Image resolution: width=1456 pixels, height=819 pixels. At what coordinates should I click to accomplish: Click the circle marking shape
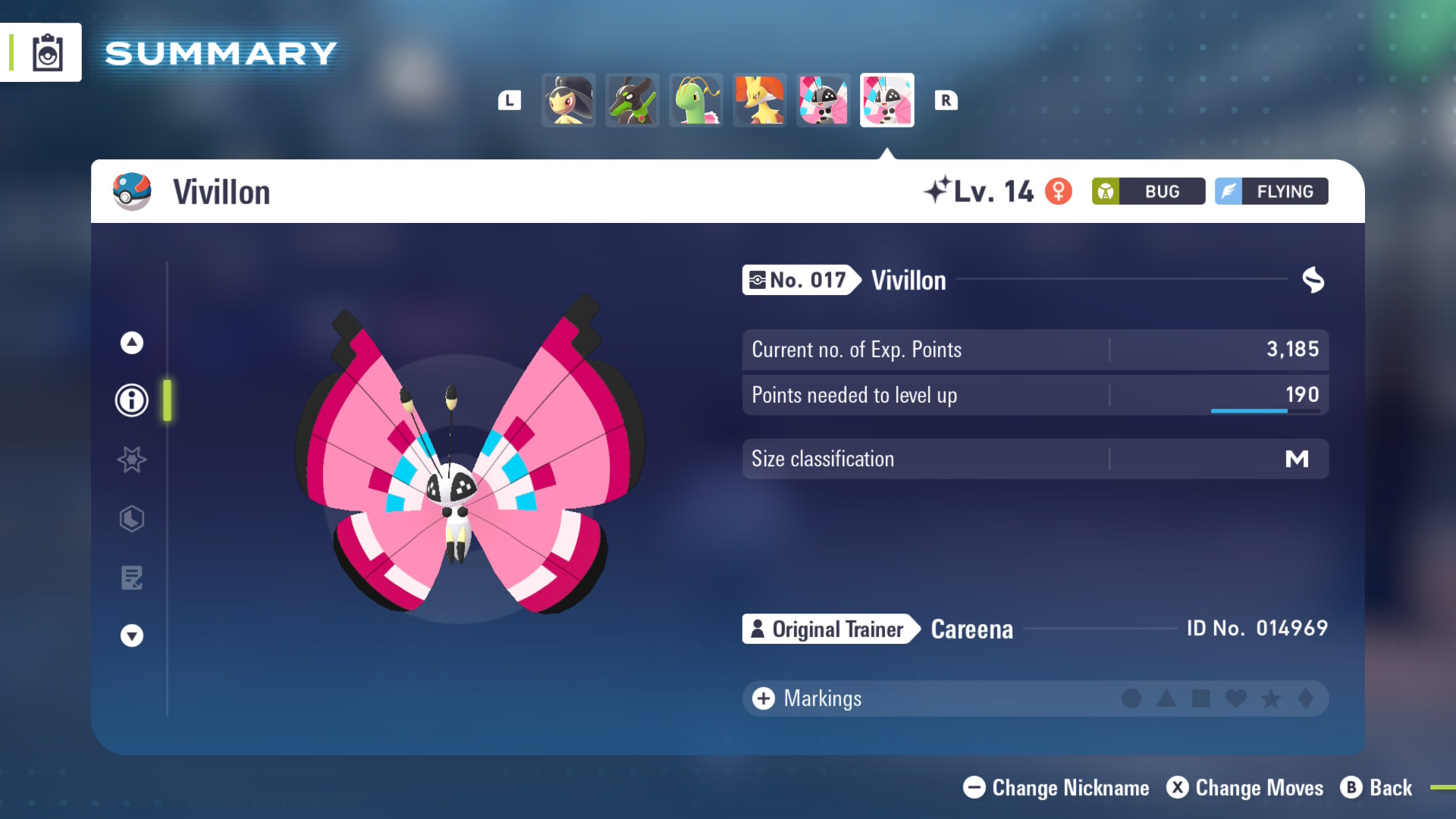pyautogui.click(x=1131, y=698)
